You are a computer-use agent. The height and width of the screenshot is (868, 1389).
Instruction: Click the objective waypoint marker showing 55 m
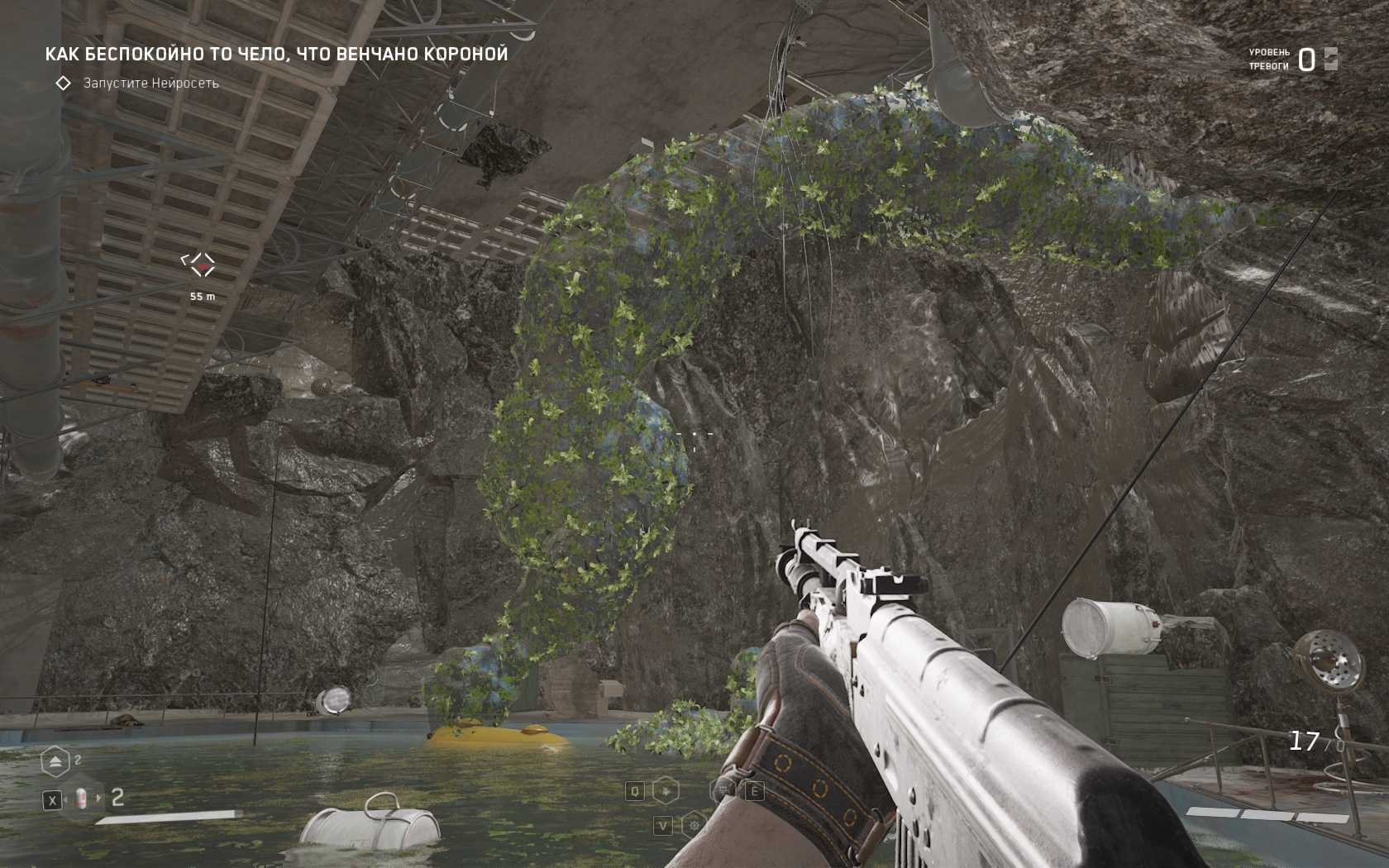pos(198,265)
